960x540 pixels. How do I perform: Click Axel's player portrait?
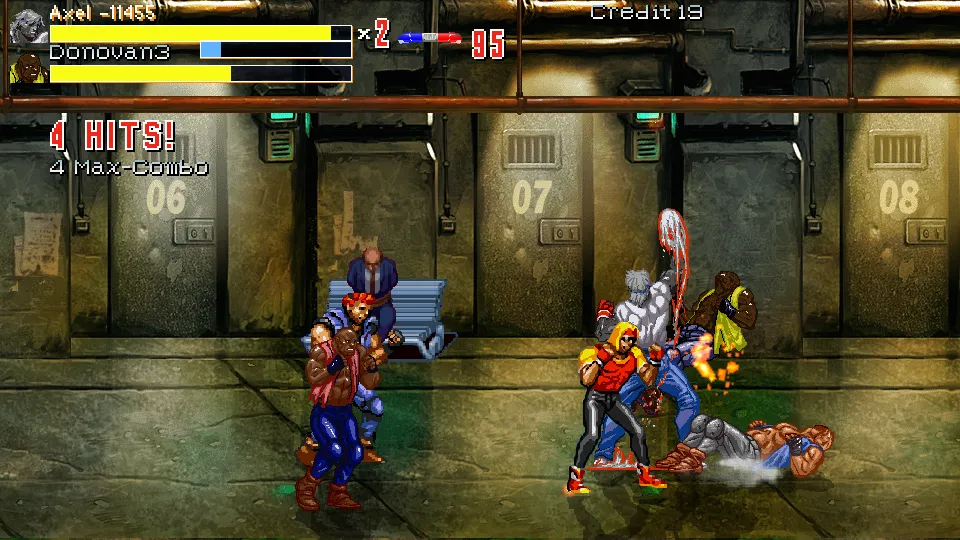[28, 28]
